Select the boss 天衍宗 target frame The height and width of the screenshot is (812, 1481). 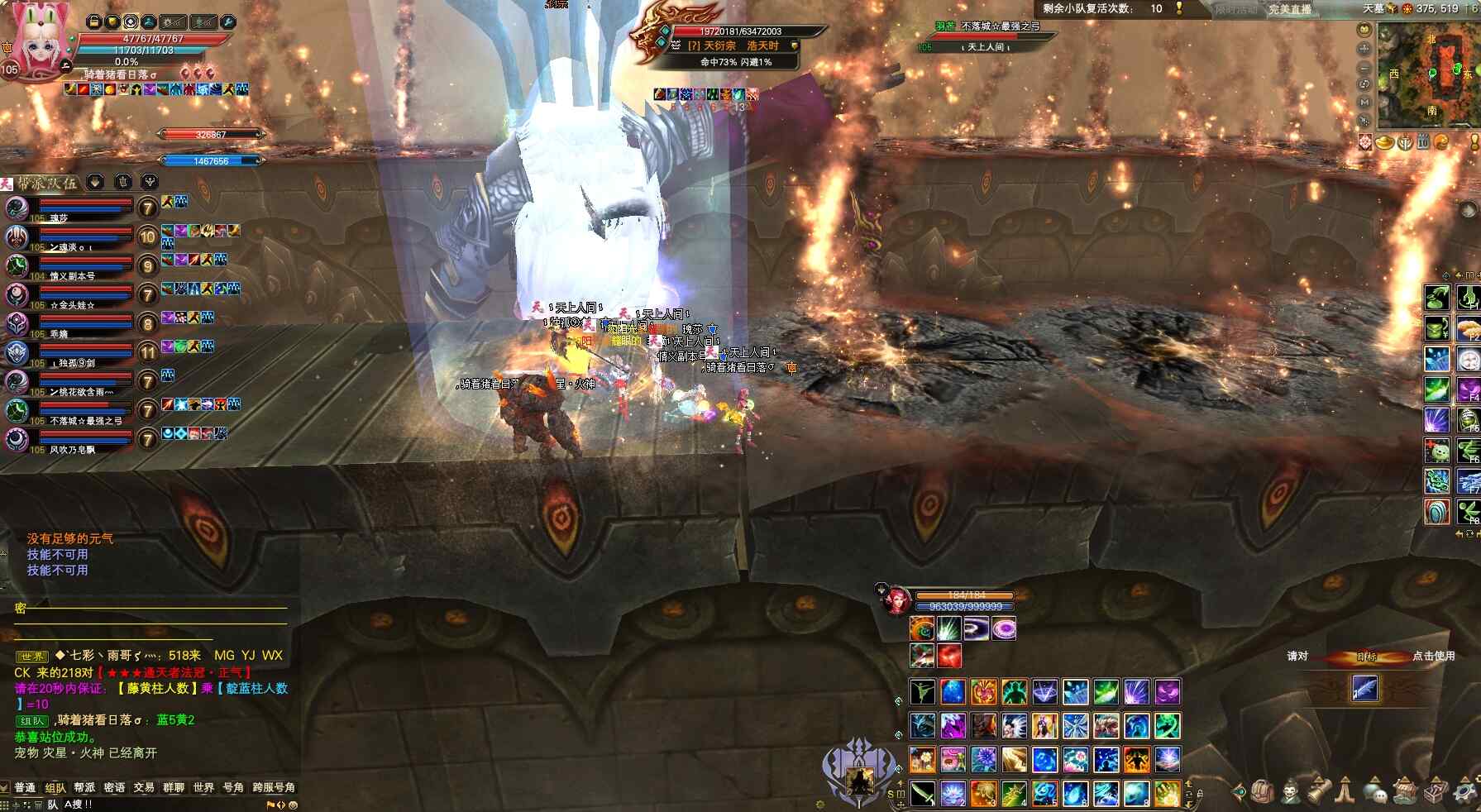click(x=728, y=45)
